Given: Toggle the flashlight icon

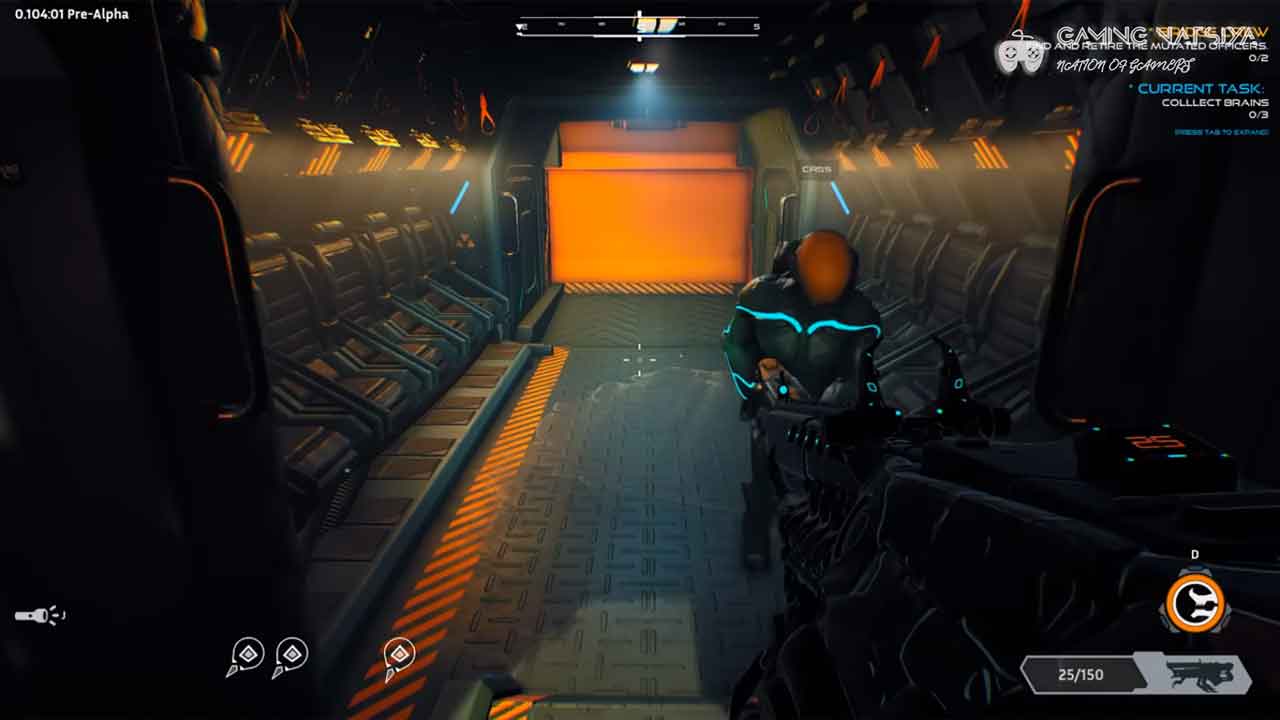Looking at the screenshot, I should click(x=38, y=615).
